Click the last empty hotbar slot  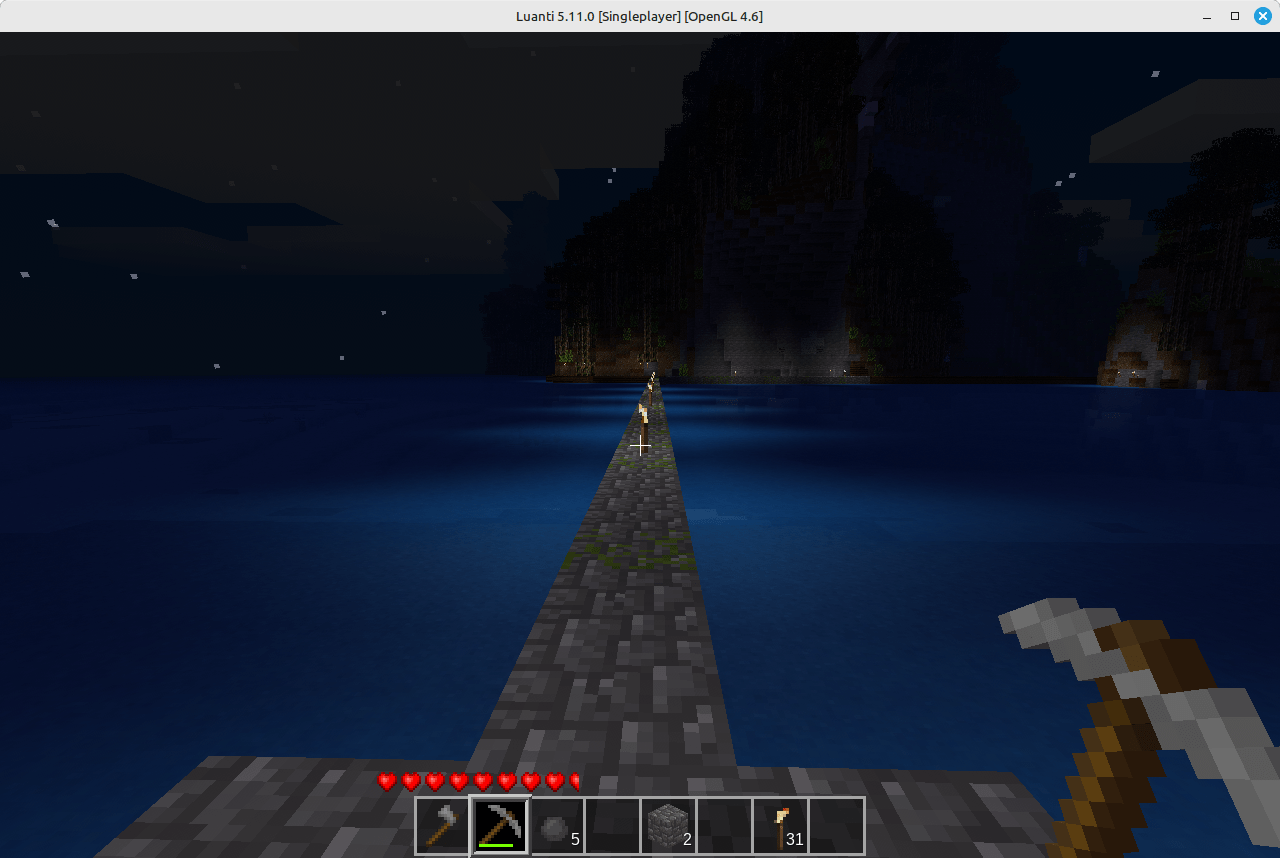(x=837, y=825)
